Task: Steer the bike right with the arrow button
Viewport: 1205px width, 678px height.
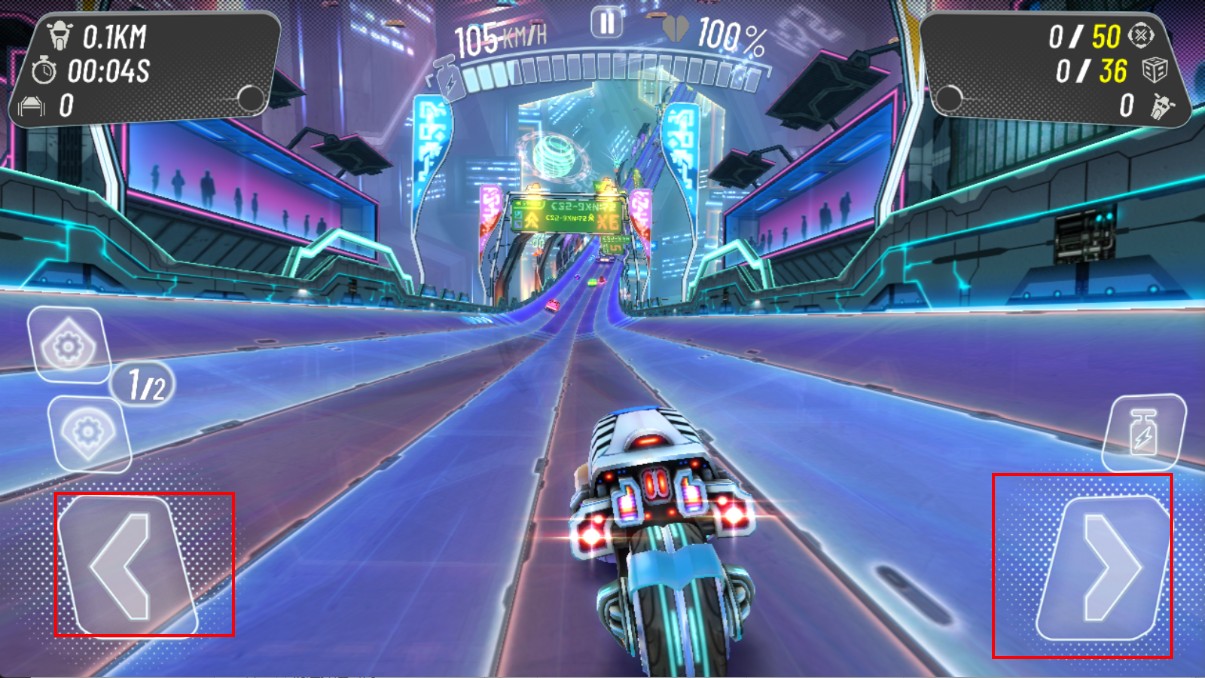Action: point(1103,569)
